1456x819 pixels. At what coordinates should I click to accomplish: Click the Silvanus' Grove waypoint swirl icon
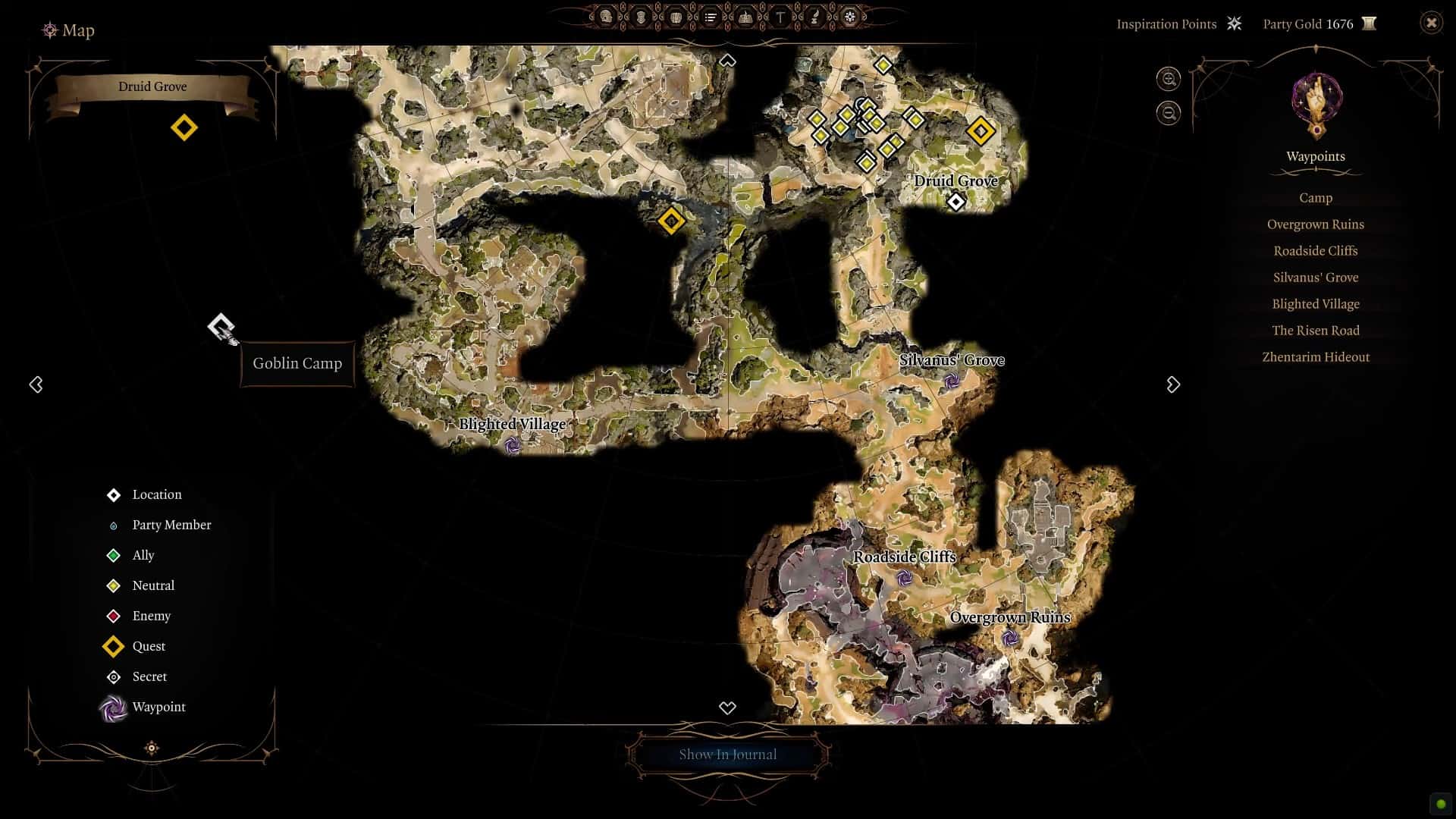pos(954,379)
